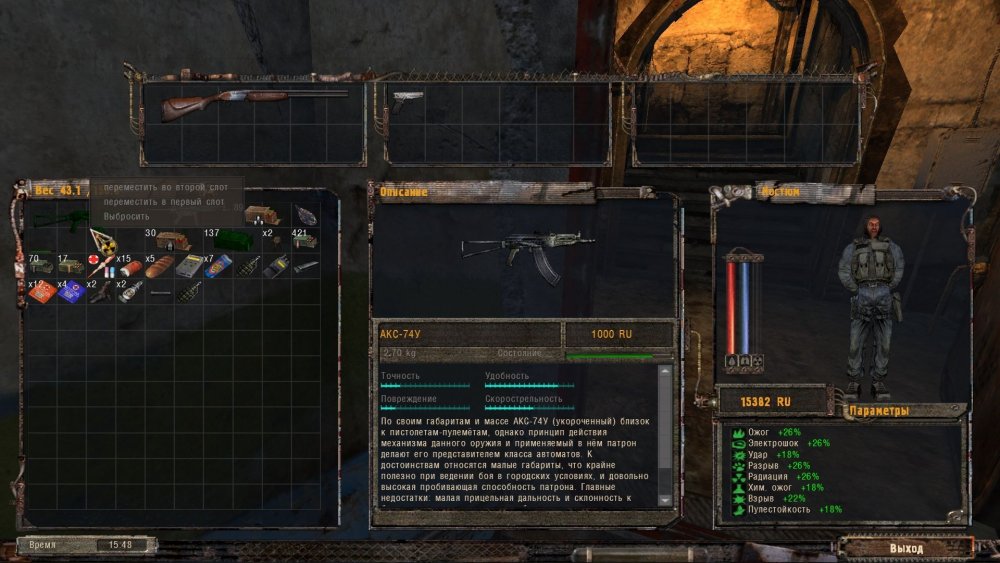Select the combat knife item
Screen dimensions: 1000x563
pos(305,266)
